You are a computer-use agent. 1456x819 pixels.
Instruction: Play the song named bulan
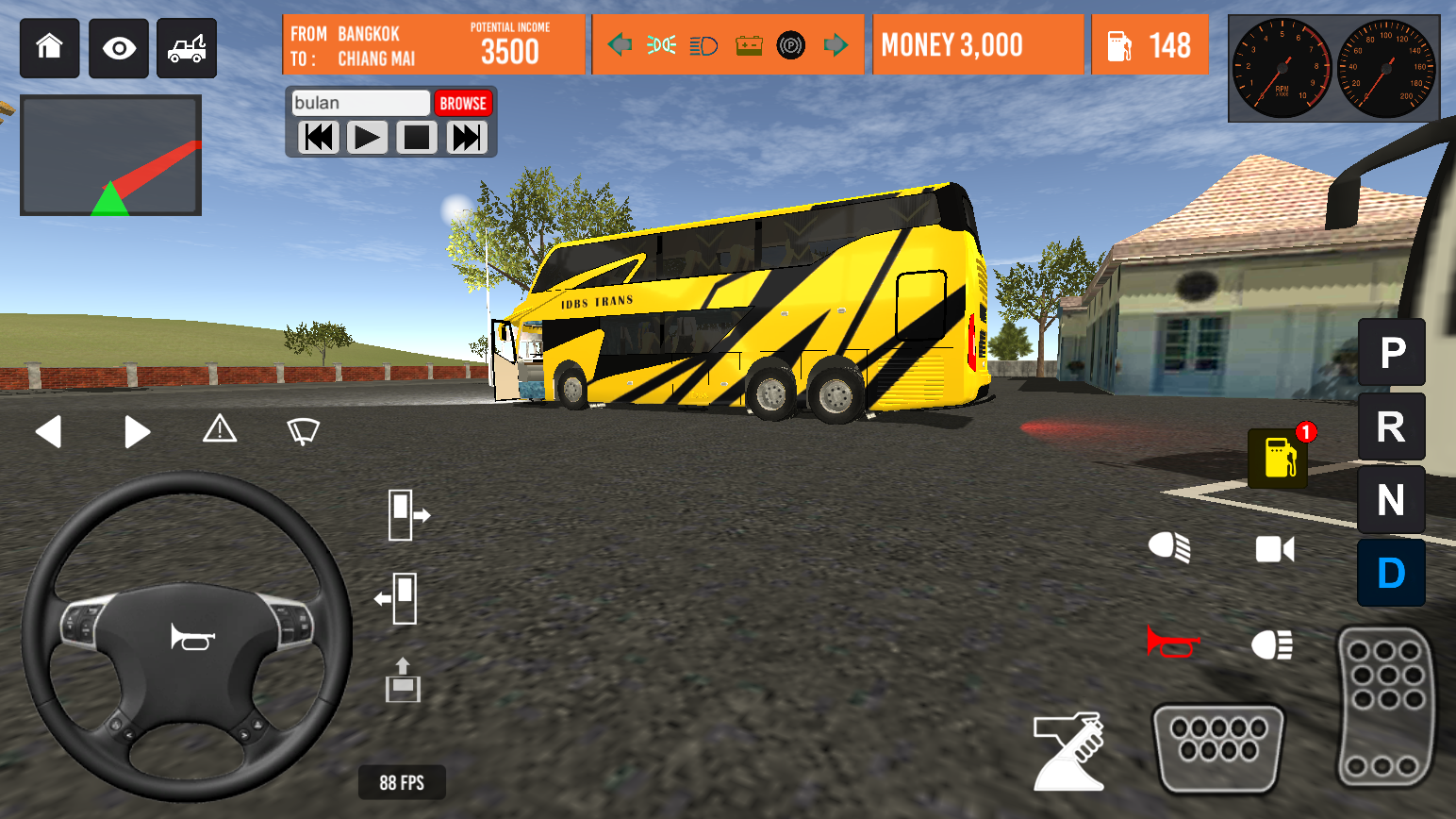[367, 139]
